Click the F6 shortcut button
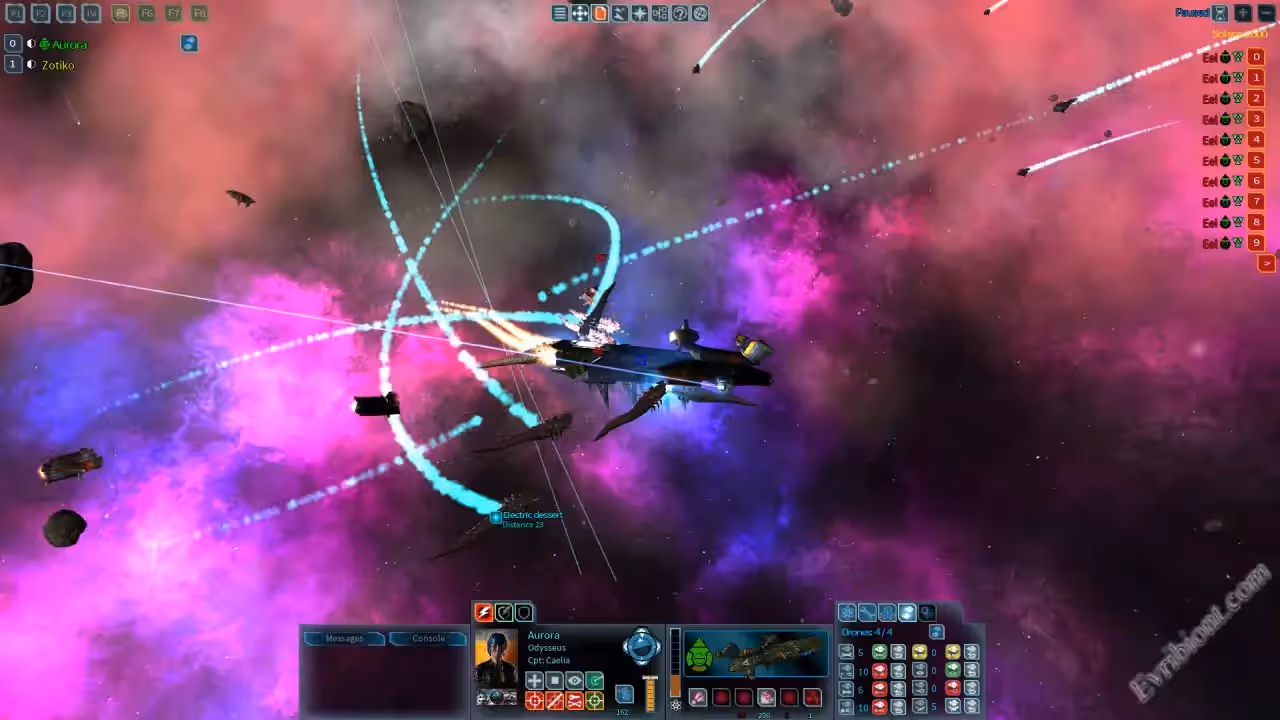 point(147,14)
